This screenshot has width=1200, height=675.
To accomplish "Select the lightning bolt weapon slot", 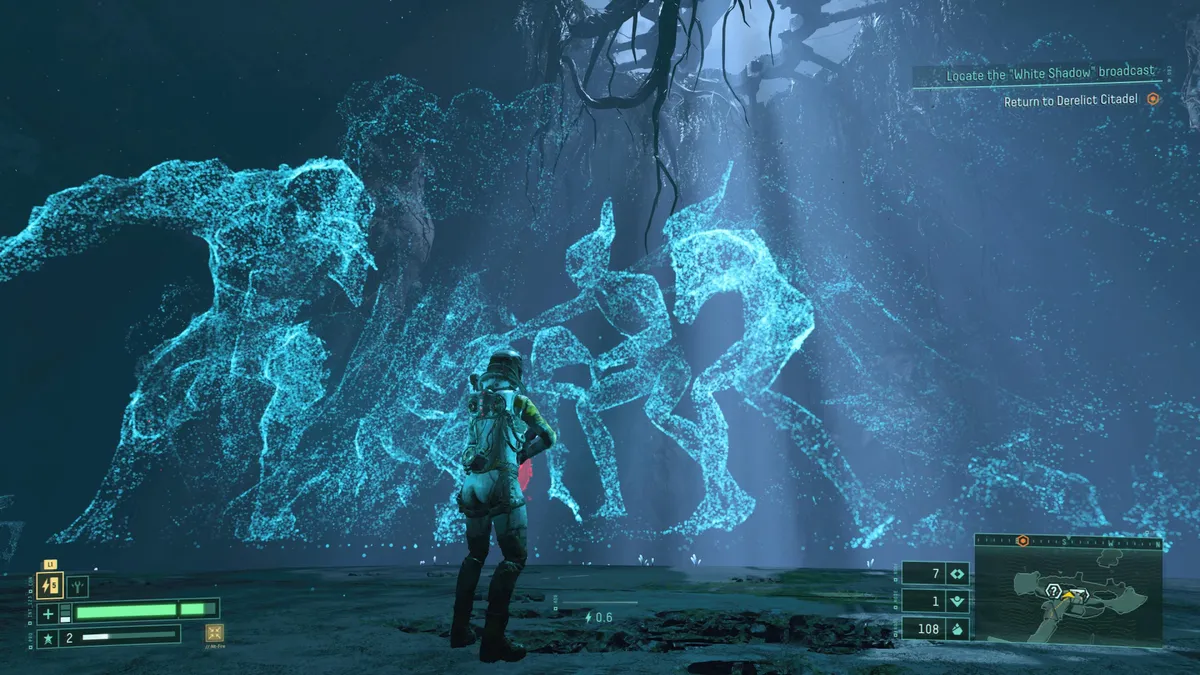I will pos(51,586).
